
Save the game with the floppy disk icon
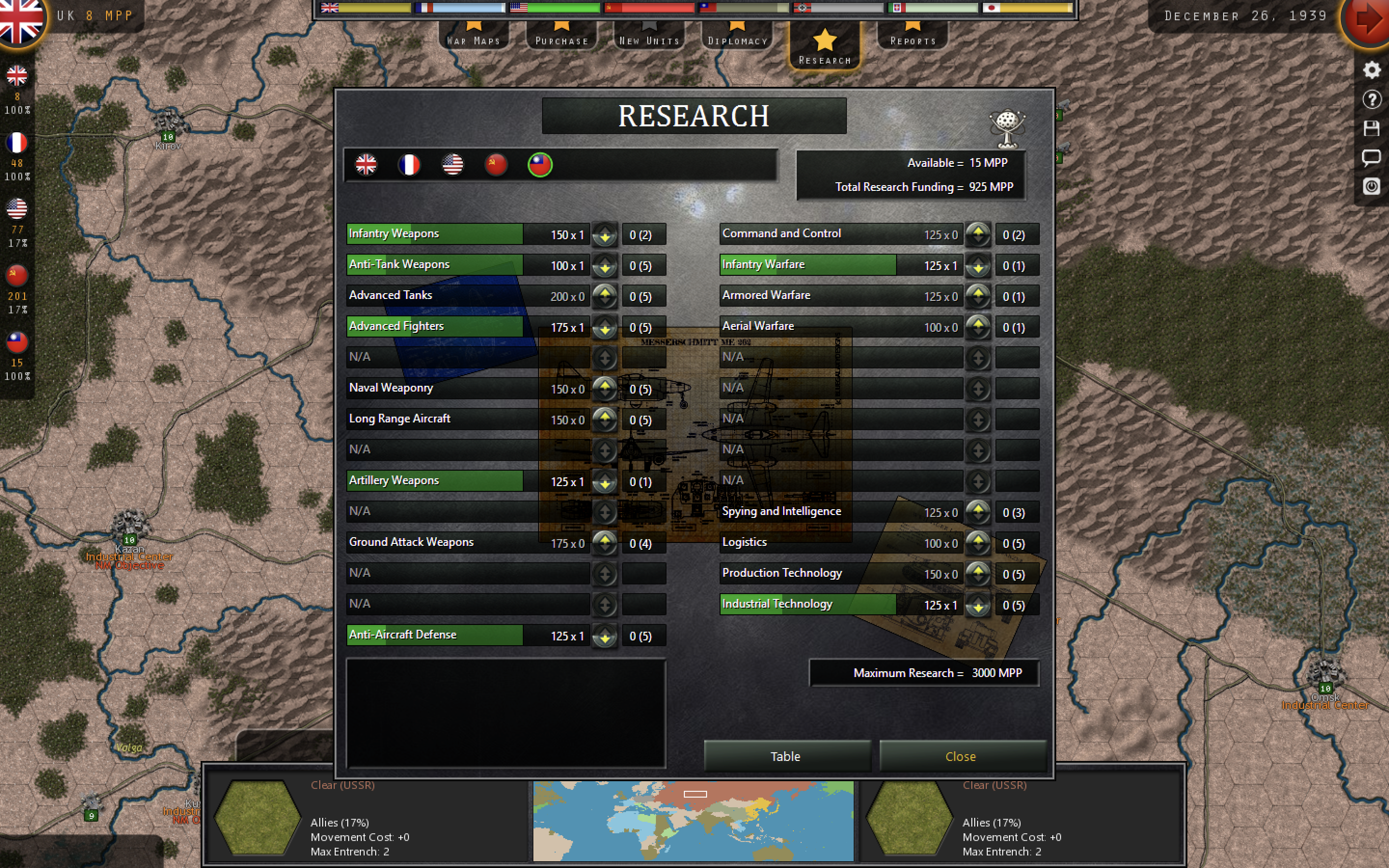pyautogui.click(x=1372, y=128)
